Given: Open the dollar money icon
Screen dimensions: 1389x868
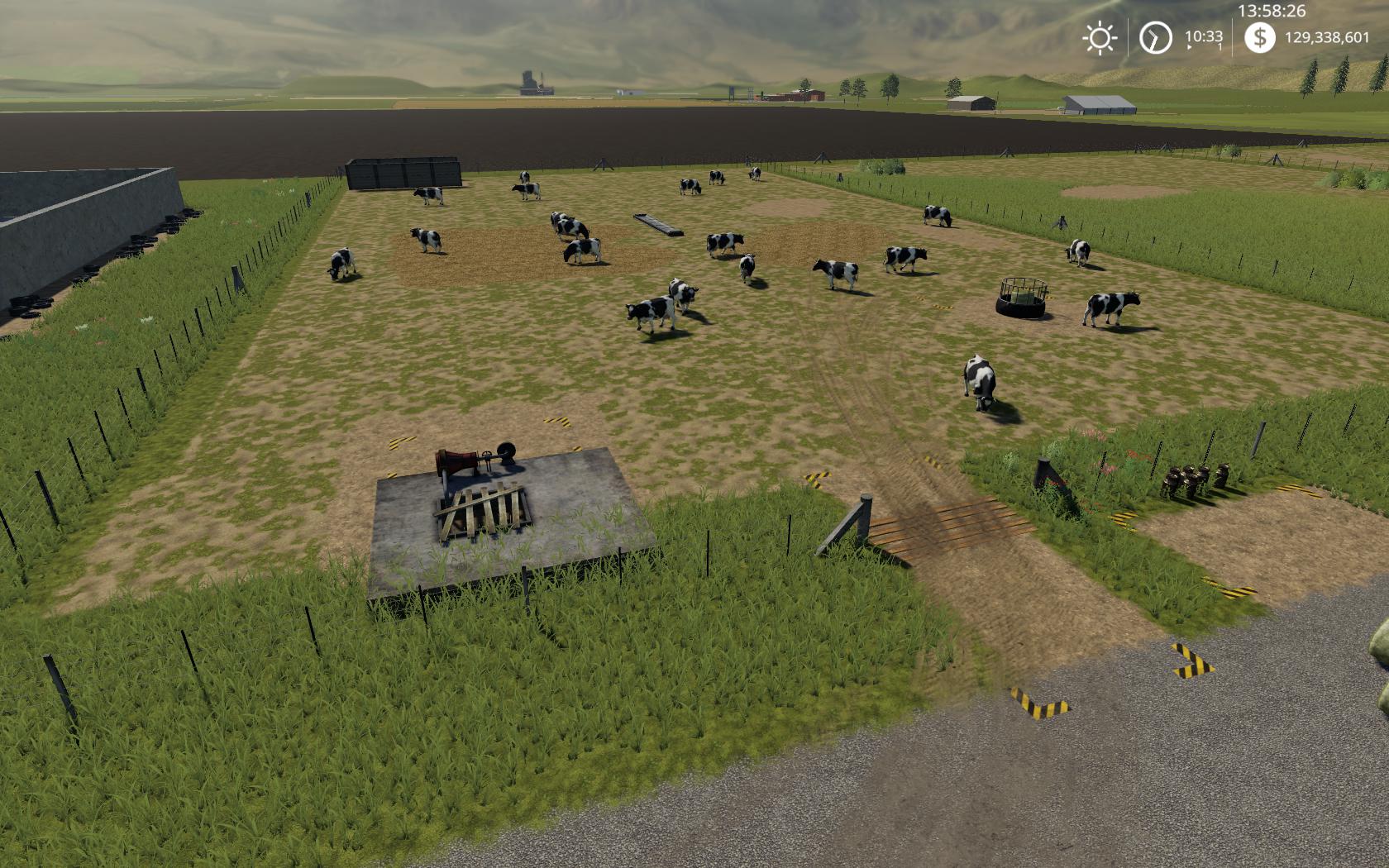Looking at the screenshot, I should 1259,38.
